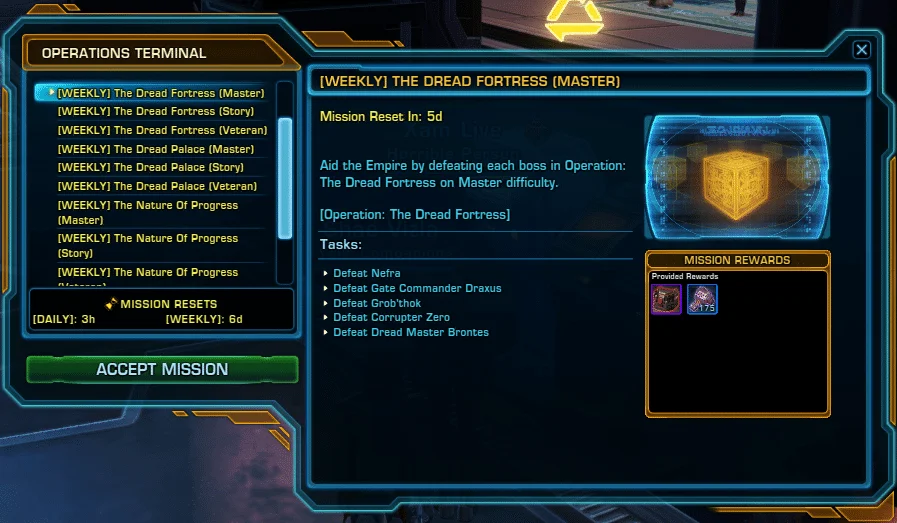
Task: Open The Nature Of Progress (Story)
Action: pos(148,245)
